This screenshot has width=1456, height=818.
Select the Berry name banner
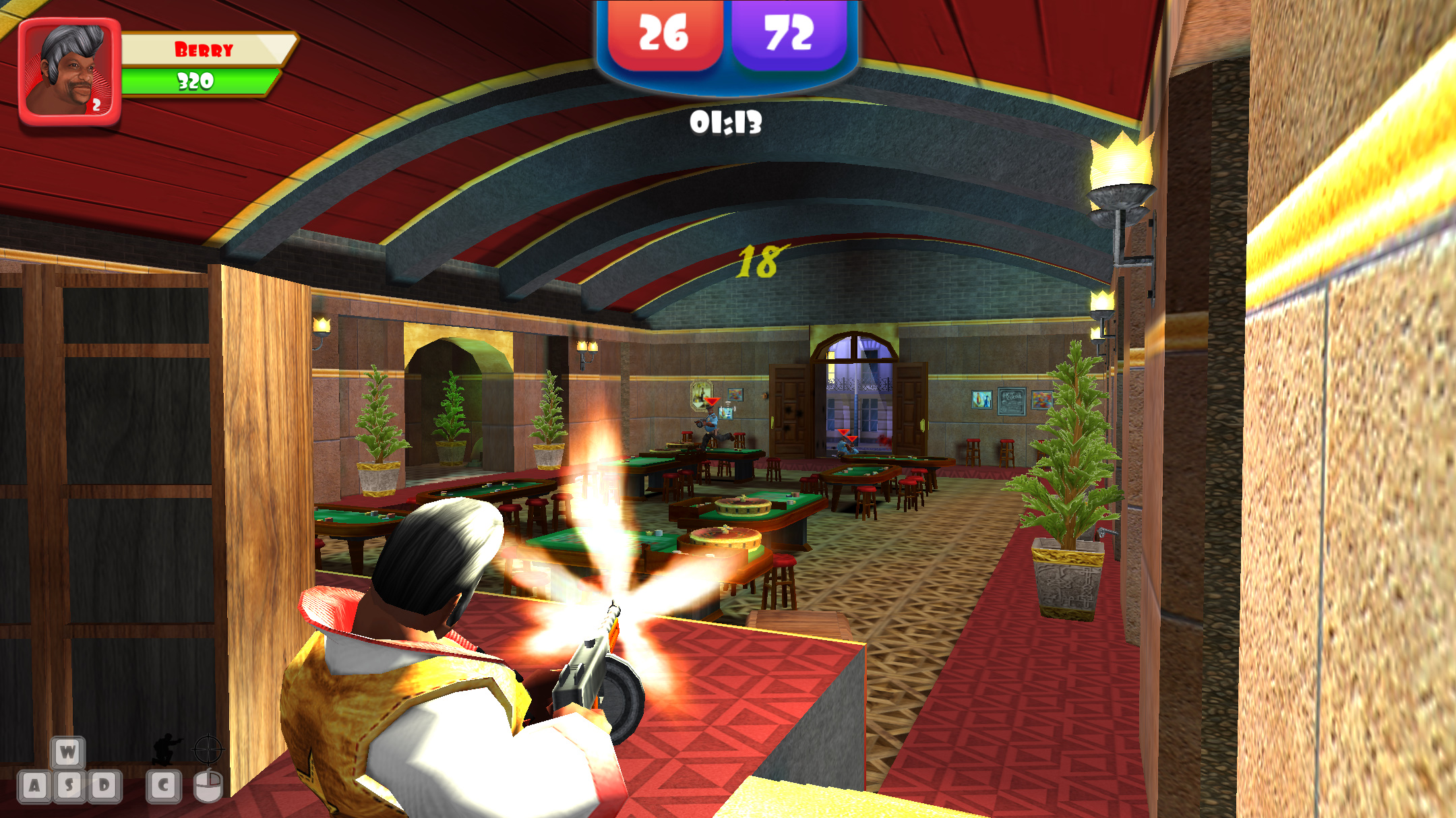[204, 50]
